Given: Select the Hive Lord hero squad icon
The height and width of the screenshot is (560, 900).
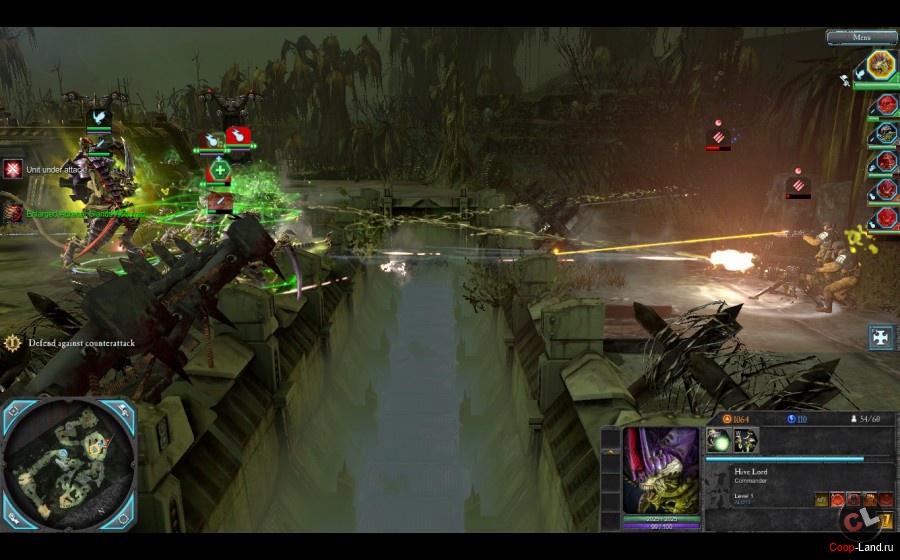Looking at the screenshot, I should 881,66.
